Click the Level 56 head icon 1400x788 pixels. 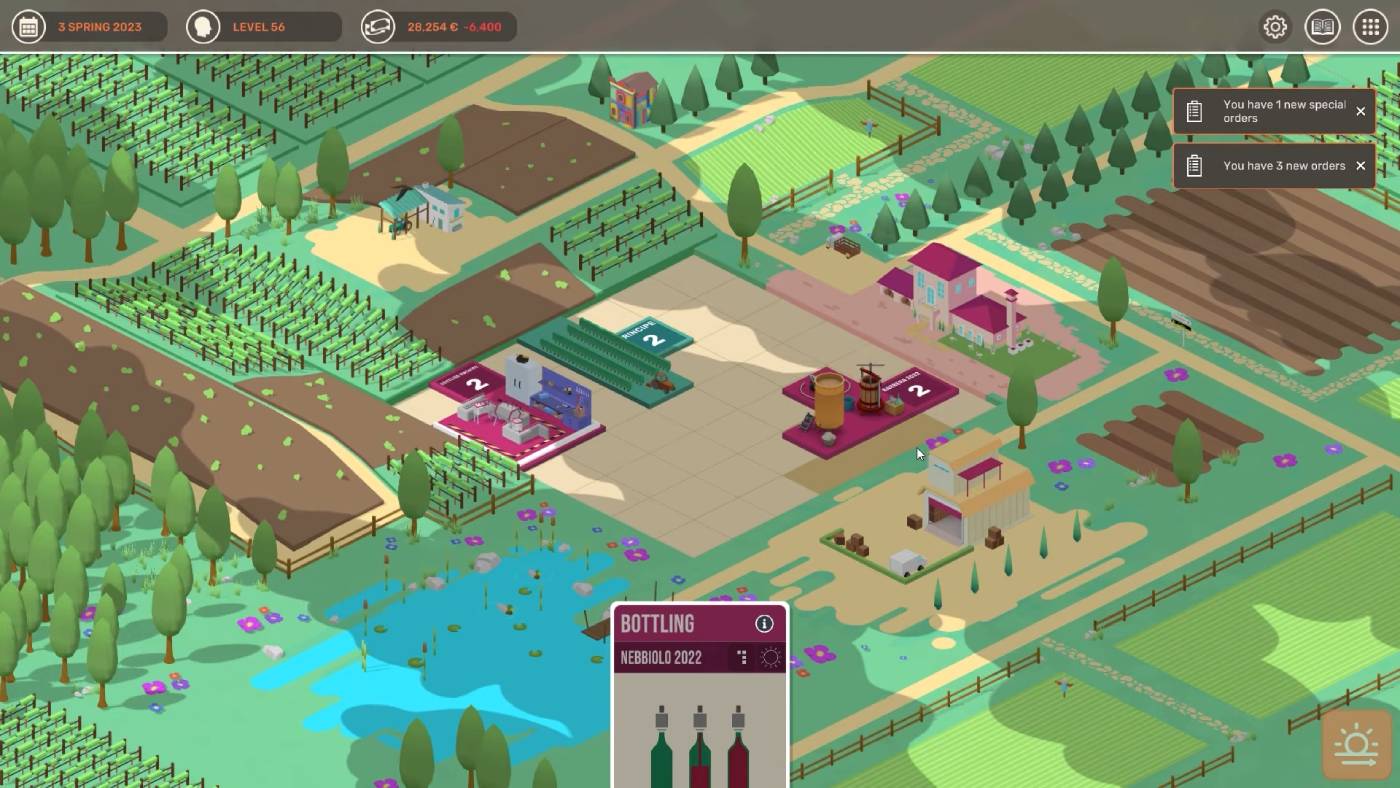coord(203,27)
